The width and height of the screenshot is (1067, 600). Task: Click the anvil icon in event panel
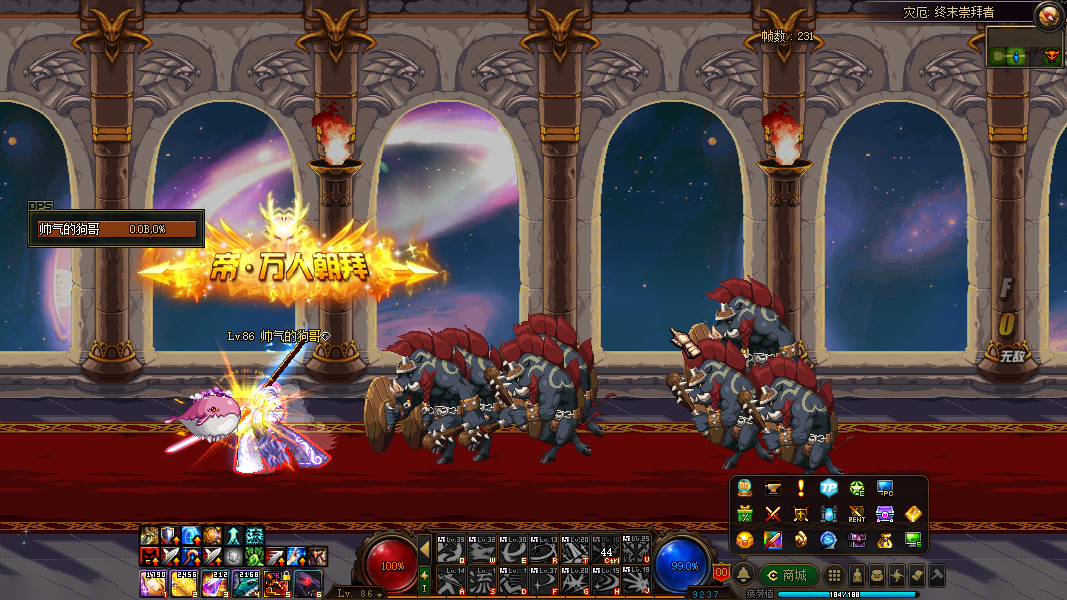772,488
